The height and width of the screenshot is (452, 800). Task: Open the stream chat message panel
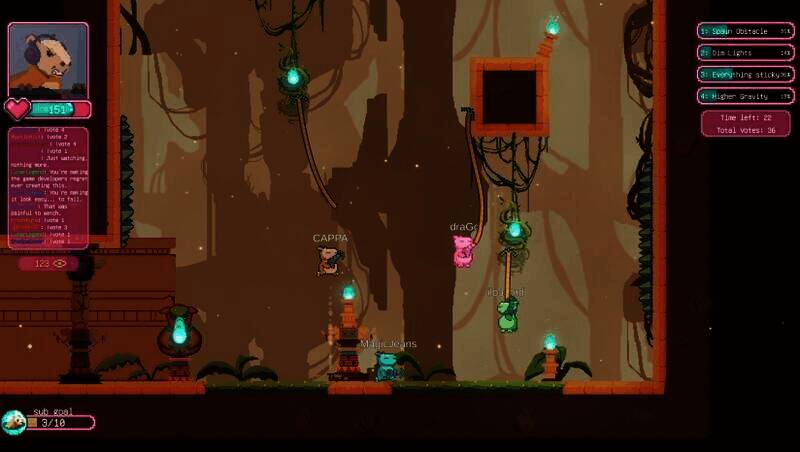point(48,187)
